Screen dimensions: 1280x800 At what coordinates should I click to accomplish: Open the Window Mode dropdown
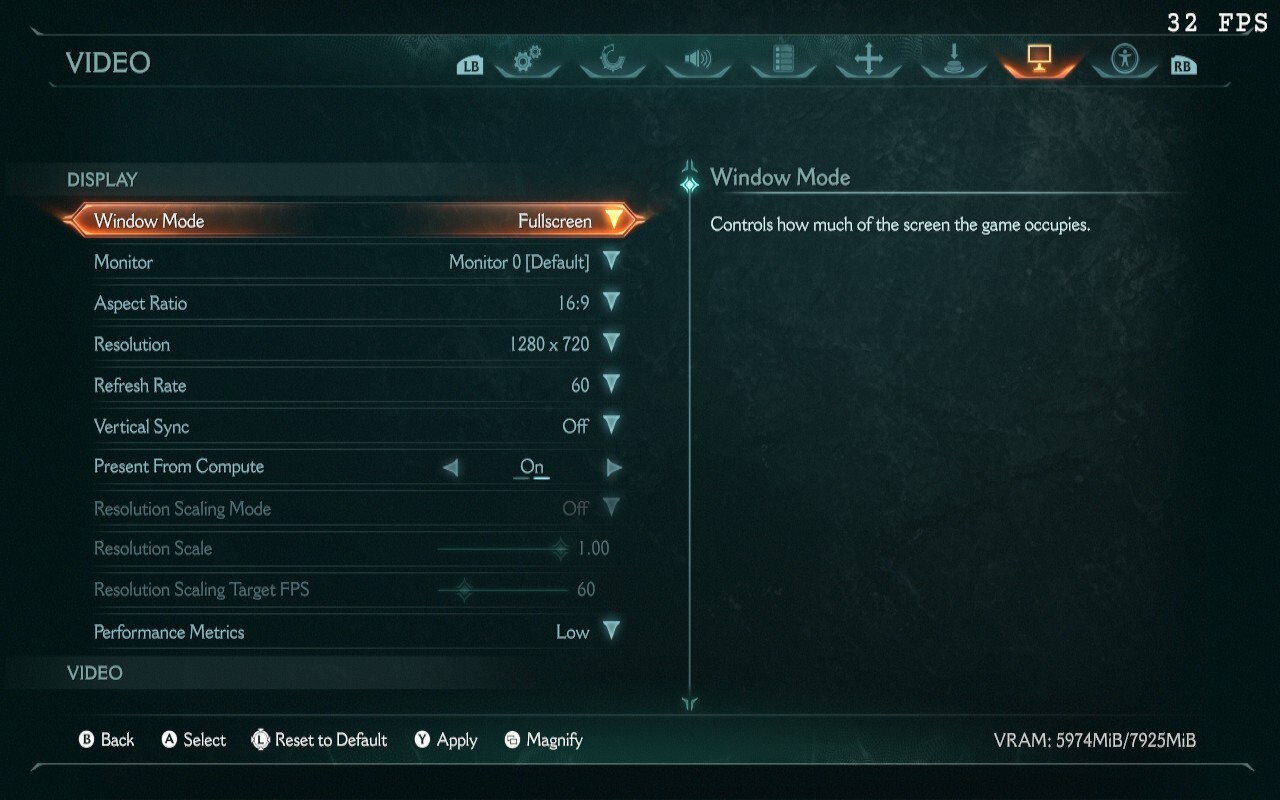(613, 220)
